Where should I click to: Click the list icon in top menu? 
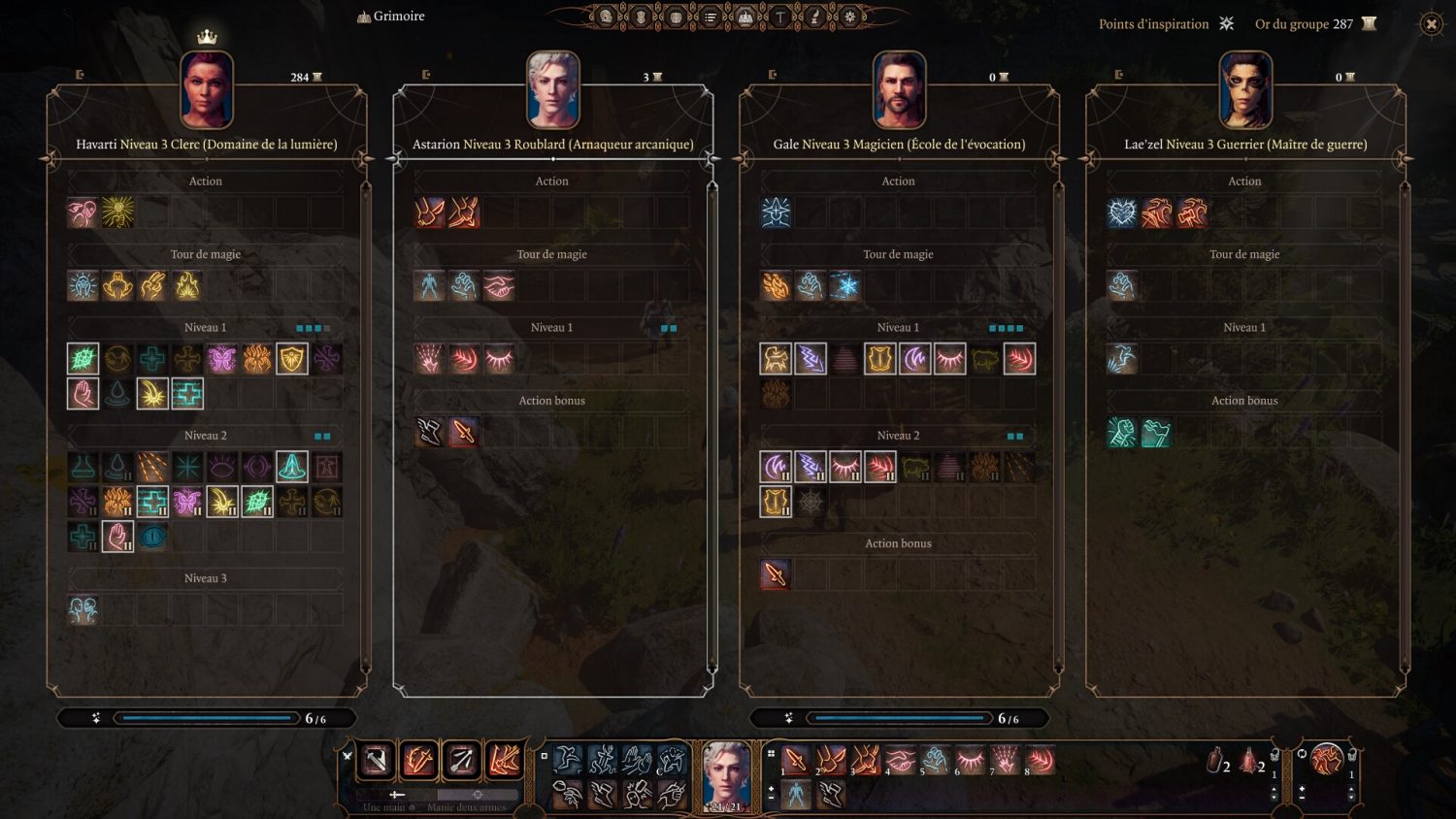(x=711, y=16)
